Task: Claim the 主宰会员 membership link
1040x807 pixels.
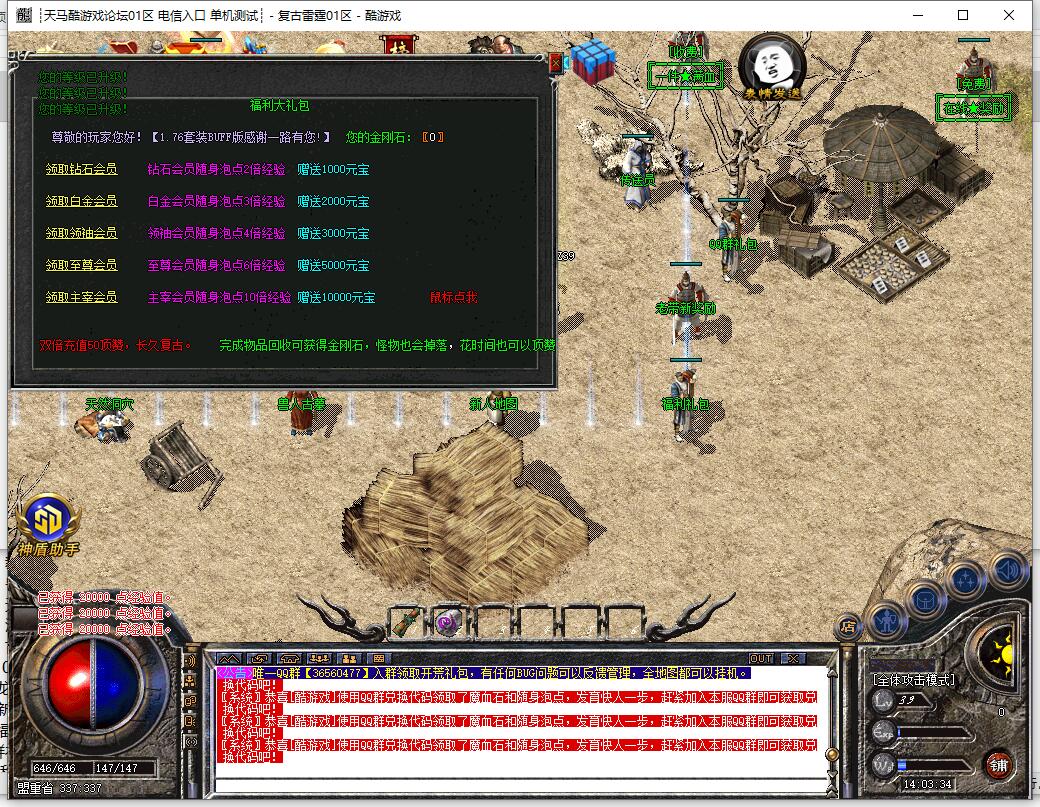Action: coord(81,297)
